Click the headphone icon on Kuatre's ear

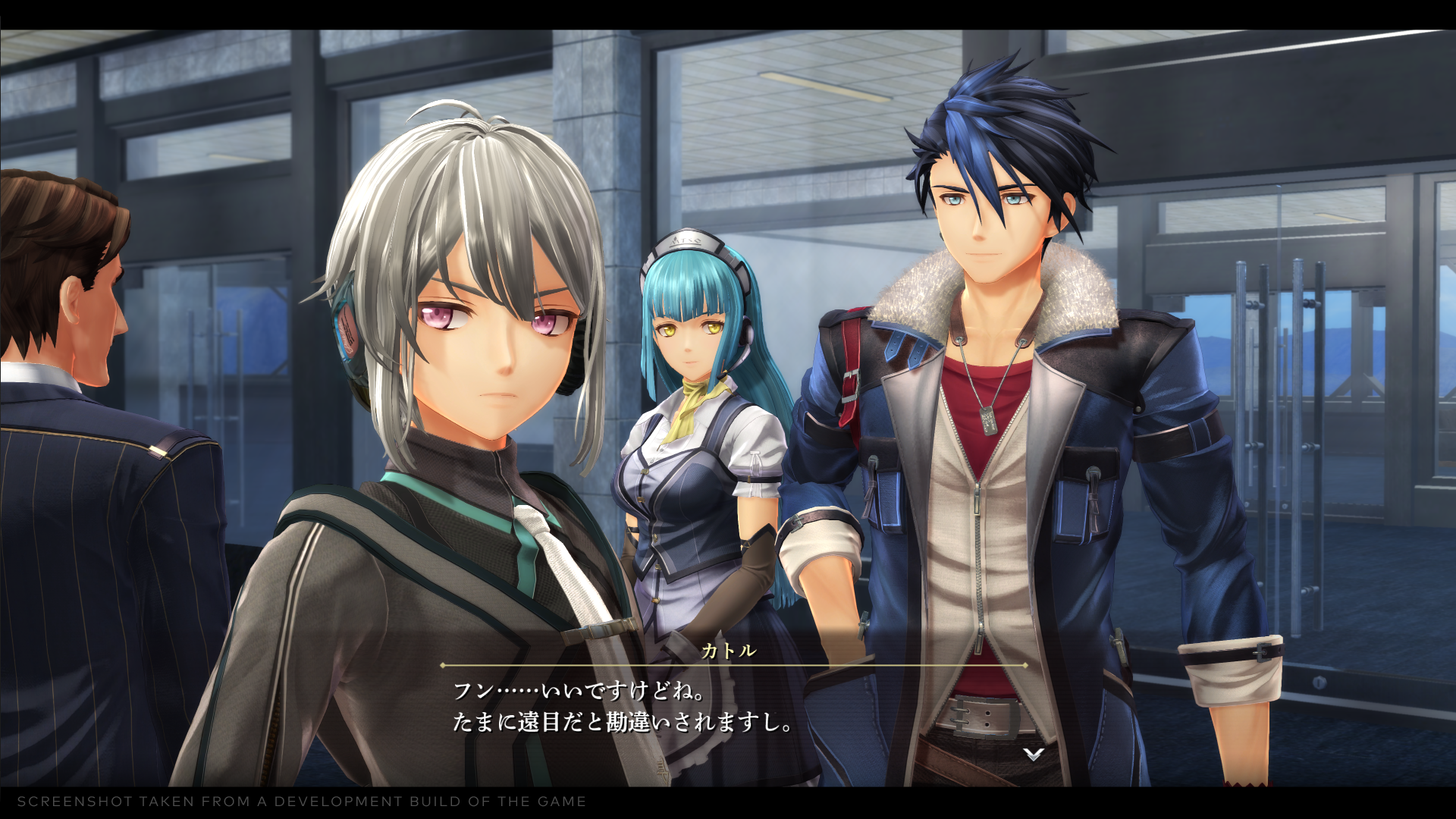[x=349, y=330]
